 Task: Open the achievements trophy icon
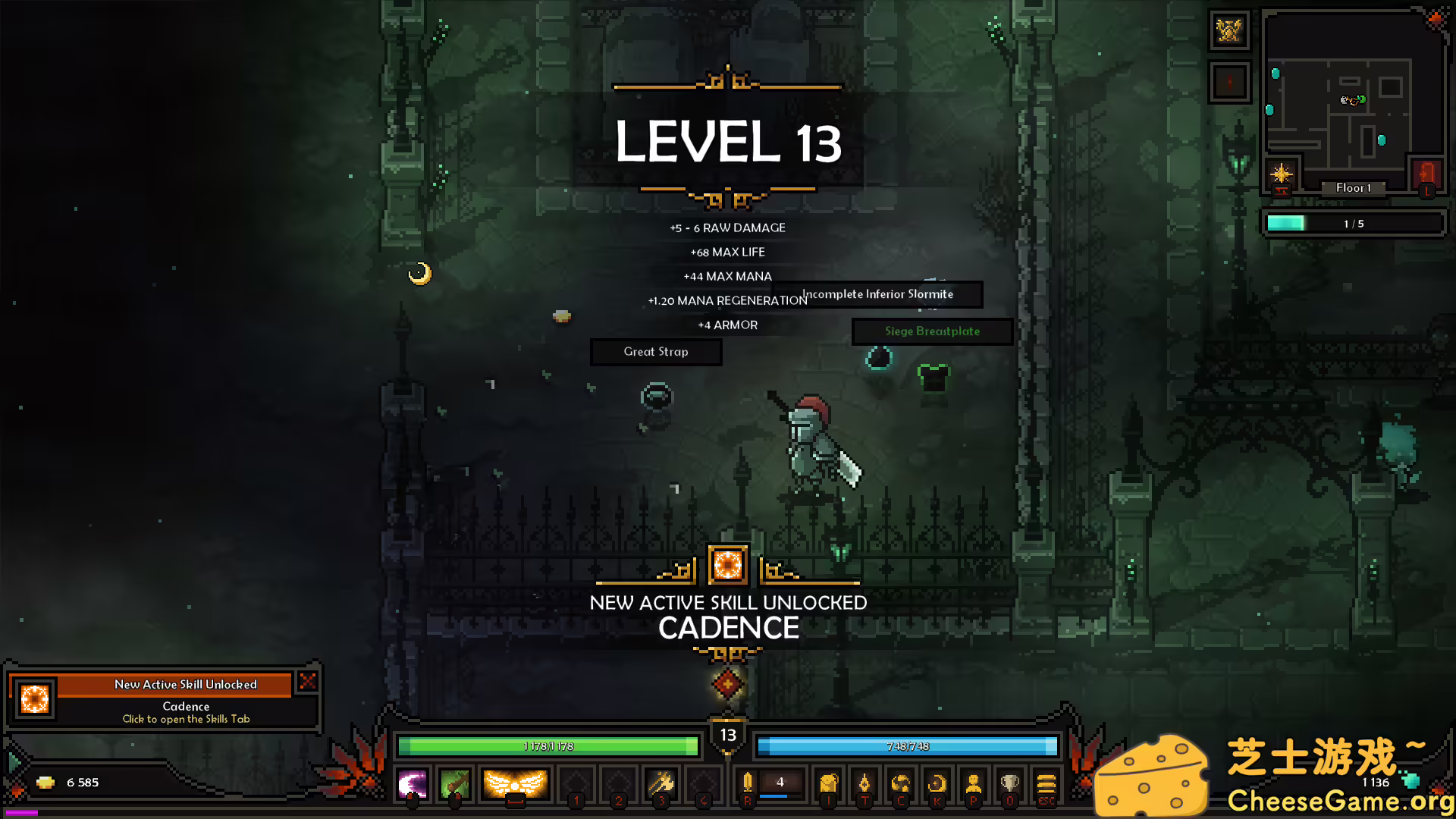click(1009, 783)
